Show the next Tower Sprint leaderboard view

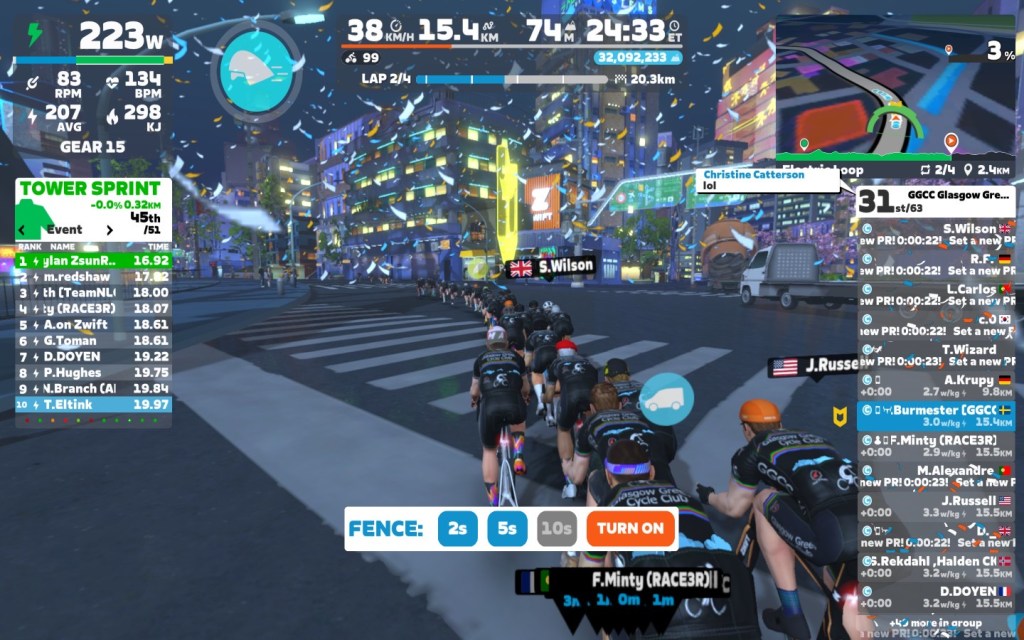pyautogui.click(x=110, y=230)
